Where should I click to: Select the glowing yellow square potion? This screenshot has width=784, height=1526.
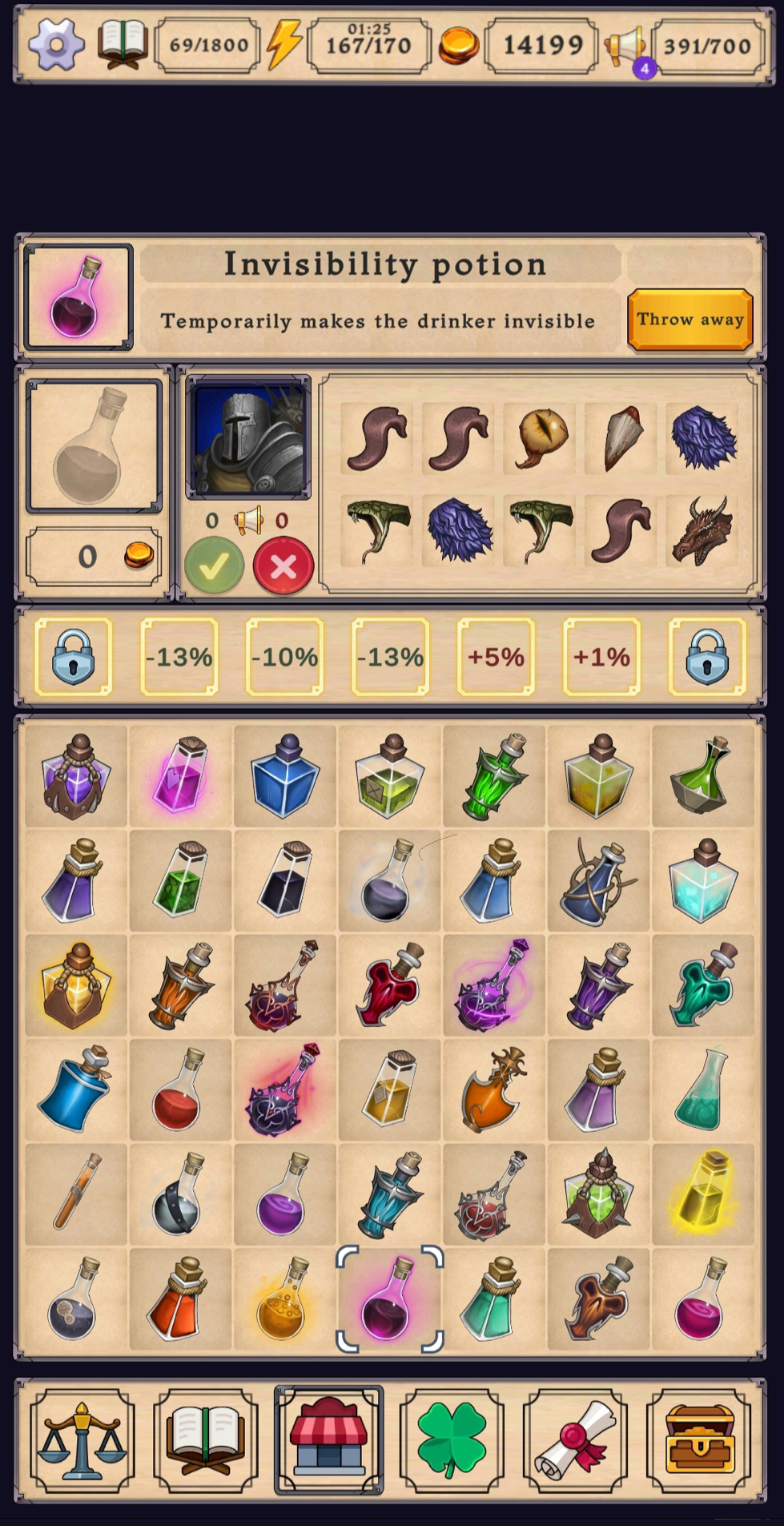702,1194
